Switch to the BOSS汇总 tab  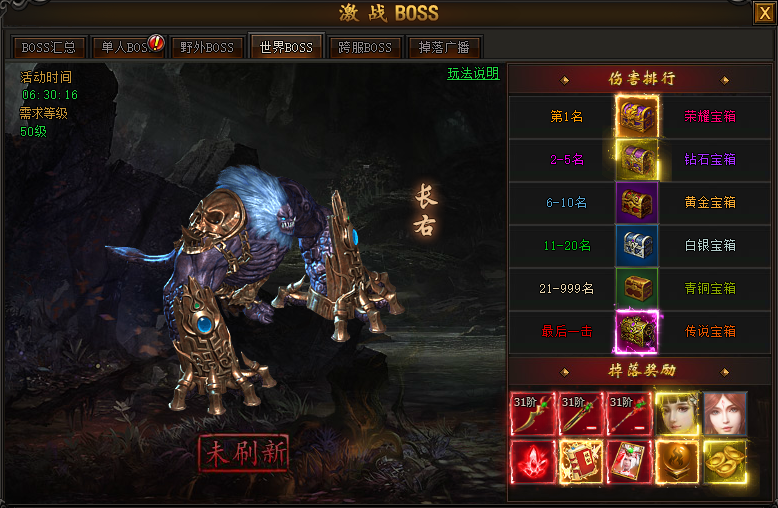(x=49, y=47)
